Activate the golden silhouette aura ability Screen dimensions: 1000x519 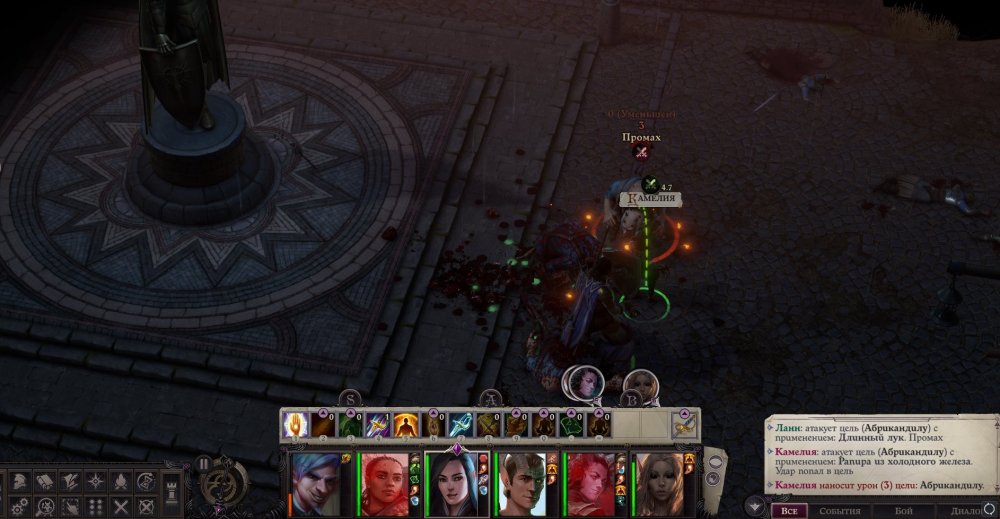[405, 424]
